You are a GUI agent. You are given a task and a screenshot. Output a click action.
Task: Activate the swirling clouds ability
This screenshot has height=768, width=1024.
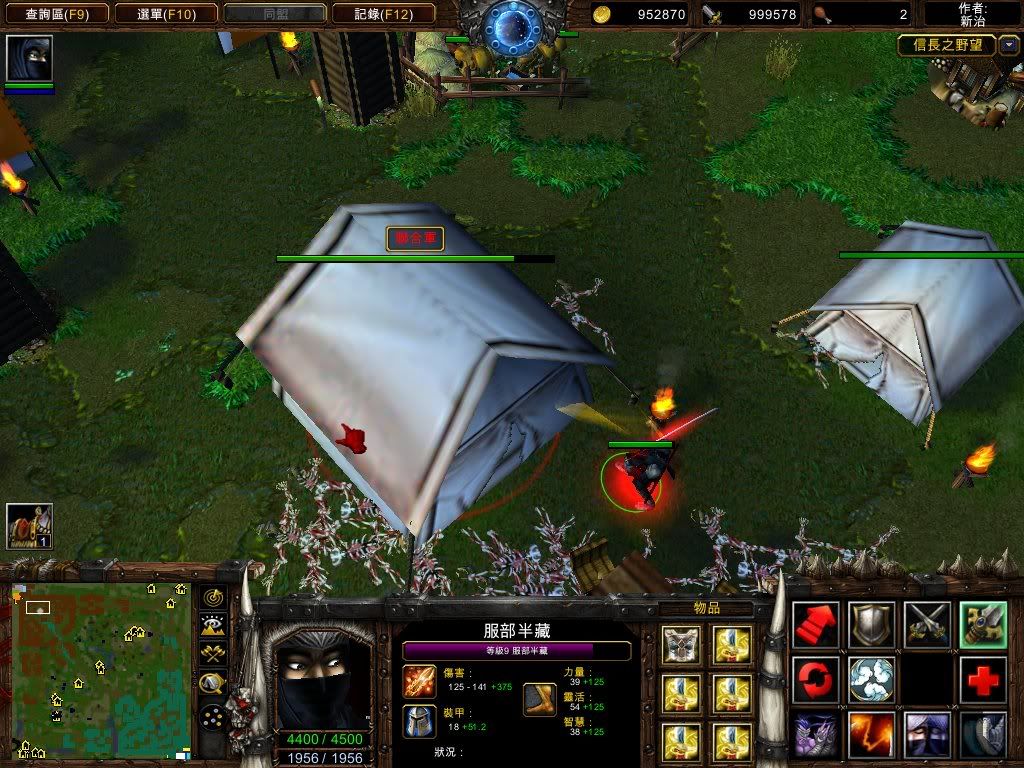coord(872,681)
